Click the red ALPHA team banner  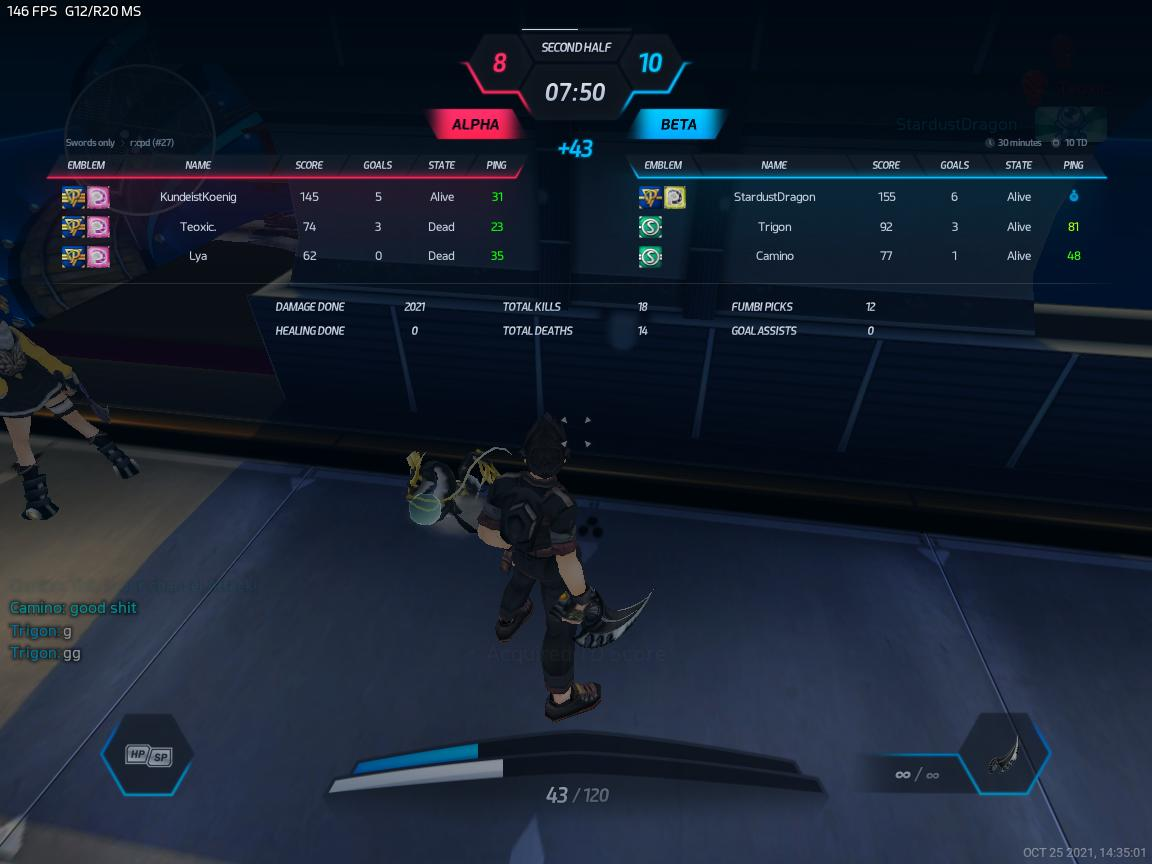tap(476, 125)
